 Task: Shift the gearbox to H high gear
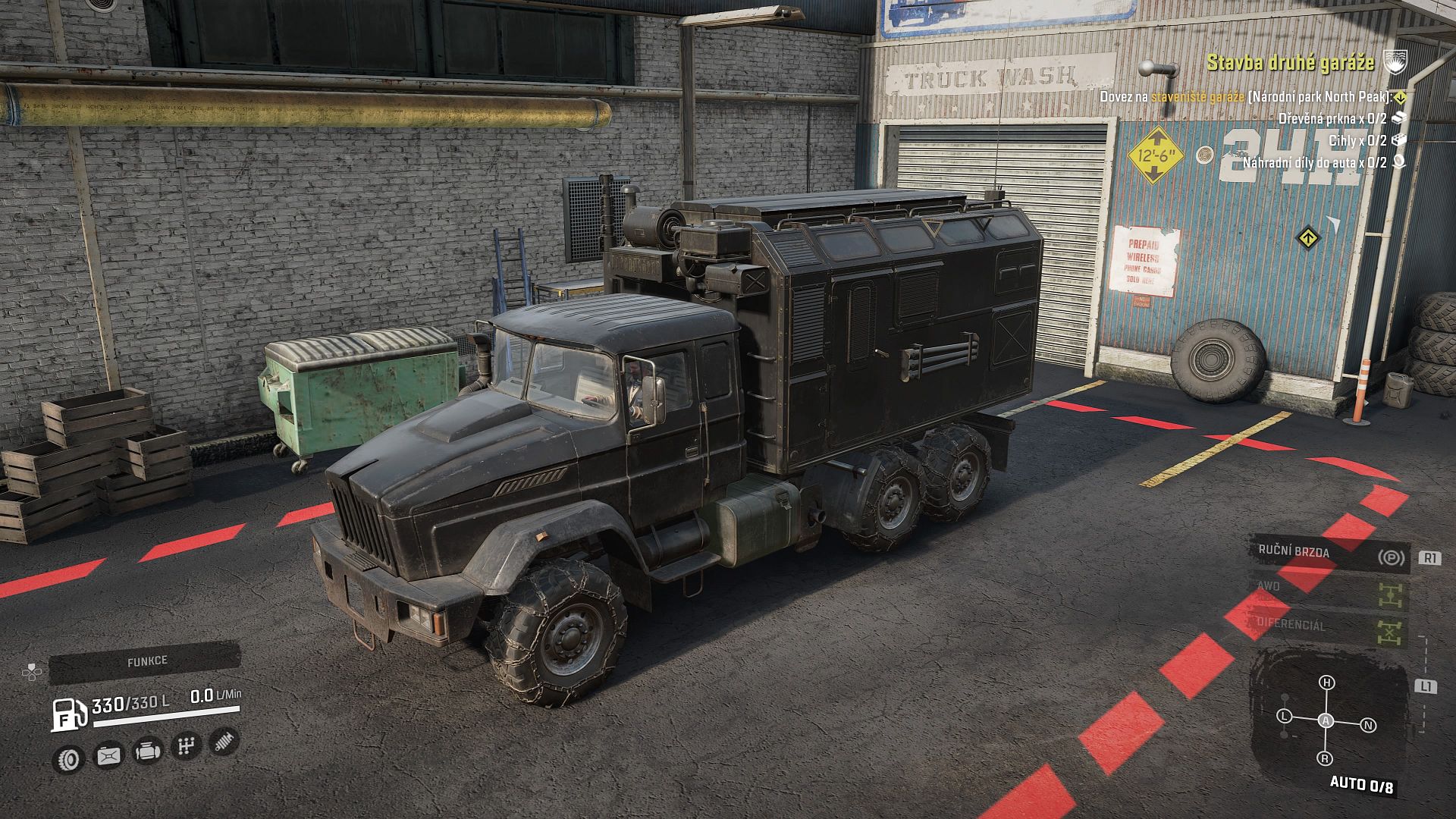[1326, 682]
